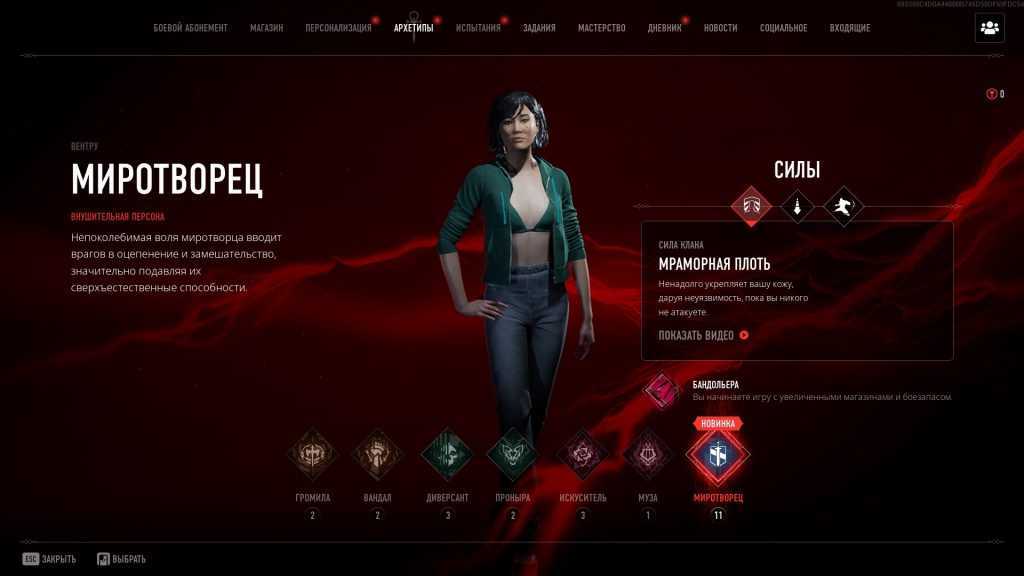
Task: Open the Боевой абонемент tab
Action: pyautogui.click(x=190, y=28)
